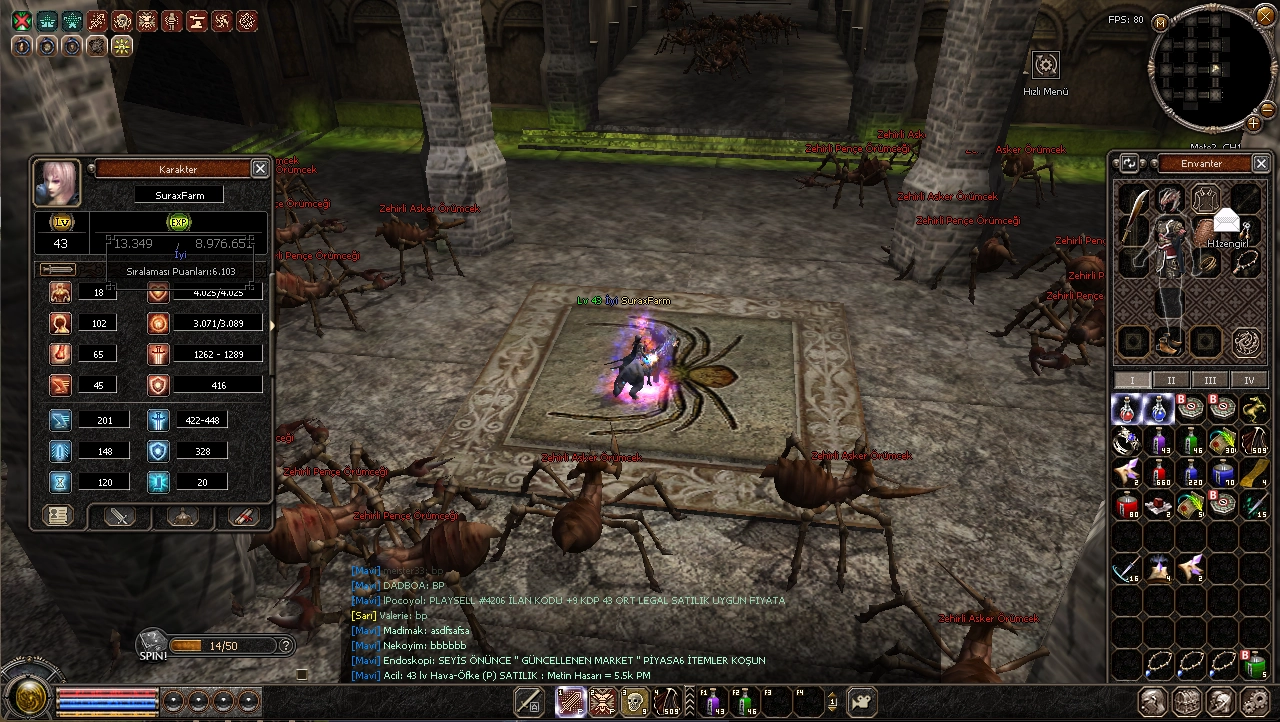Screen dimensions: 1280x722
Task: Open the spin counter help question mark
Action: pos(286,646)
